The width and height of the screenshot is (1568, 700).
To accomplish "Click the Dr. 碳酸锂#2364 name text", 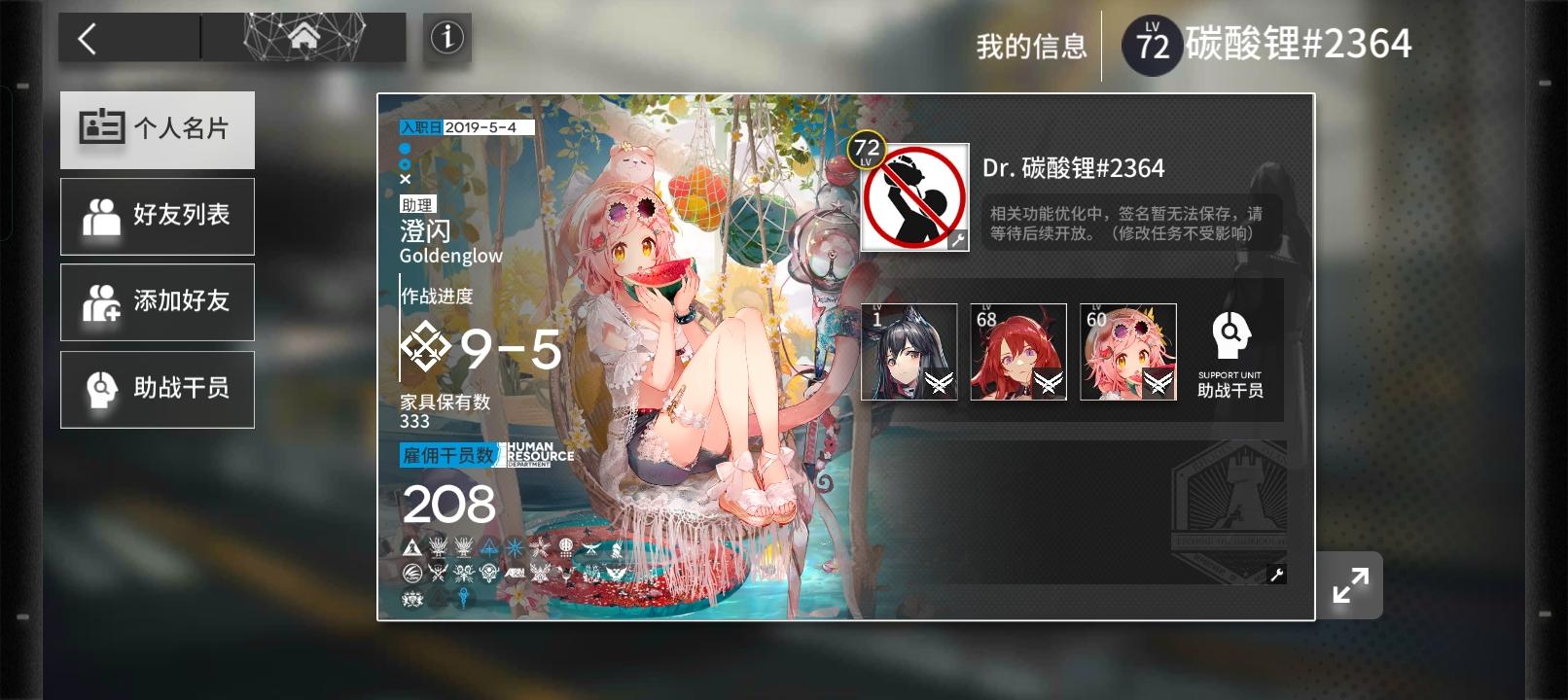I will tap(1074, 167).
